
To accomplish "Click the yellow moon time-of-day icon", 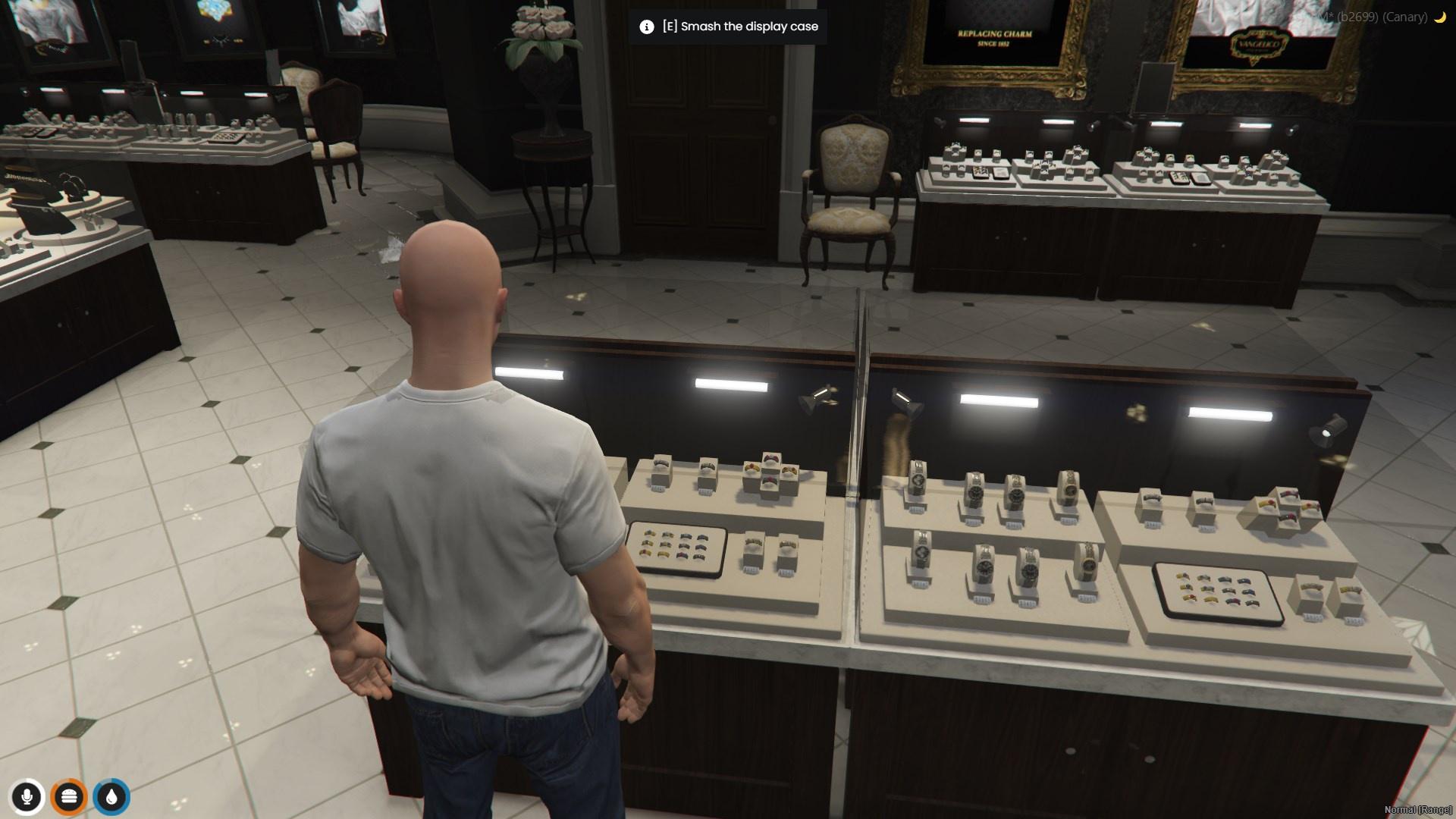I will [1440, 18].
